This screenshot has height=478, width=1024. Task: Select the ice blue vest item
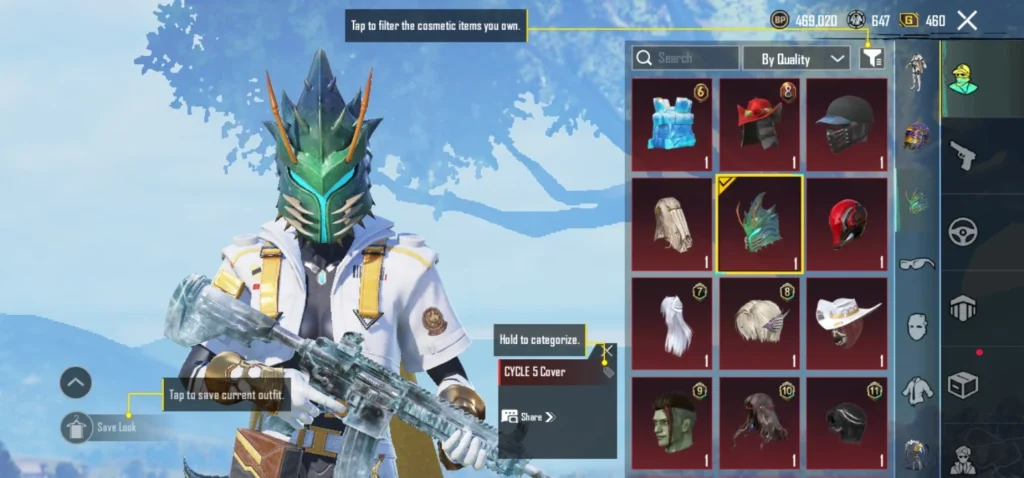(x=671, y=125)
